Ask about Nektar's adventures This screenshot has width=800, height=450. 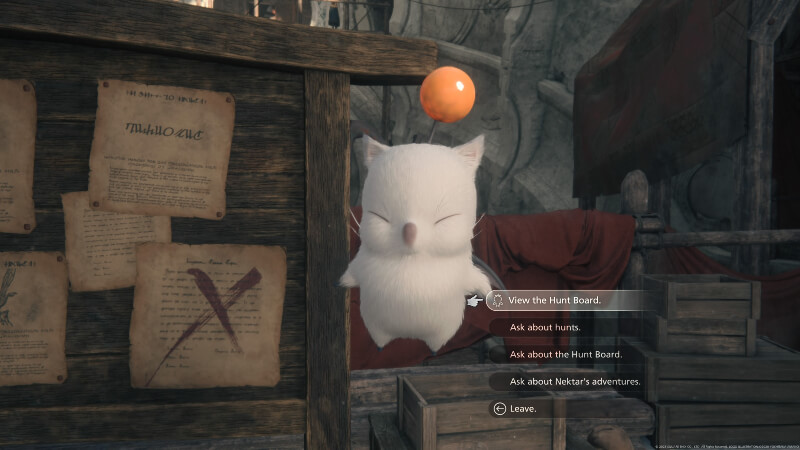(575, 381)
